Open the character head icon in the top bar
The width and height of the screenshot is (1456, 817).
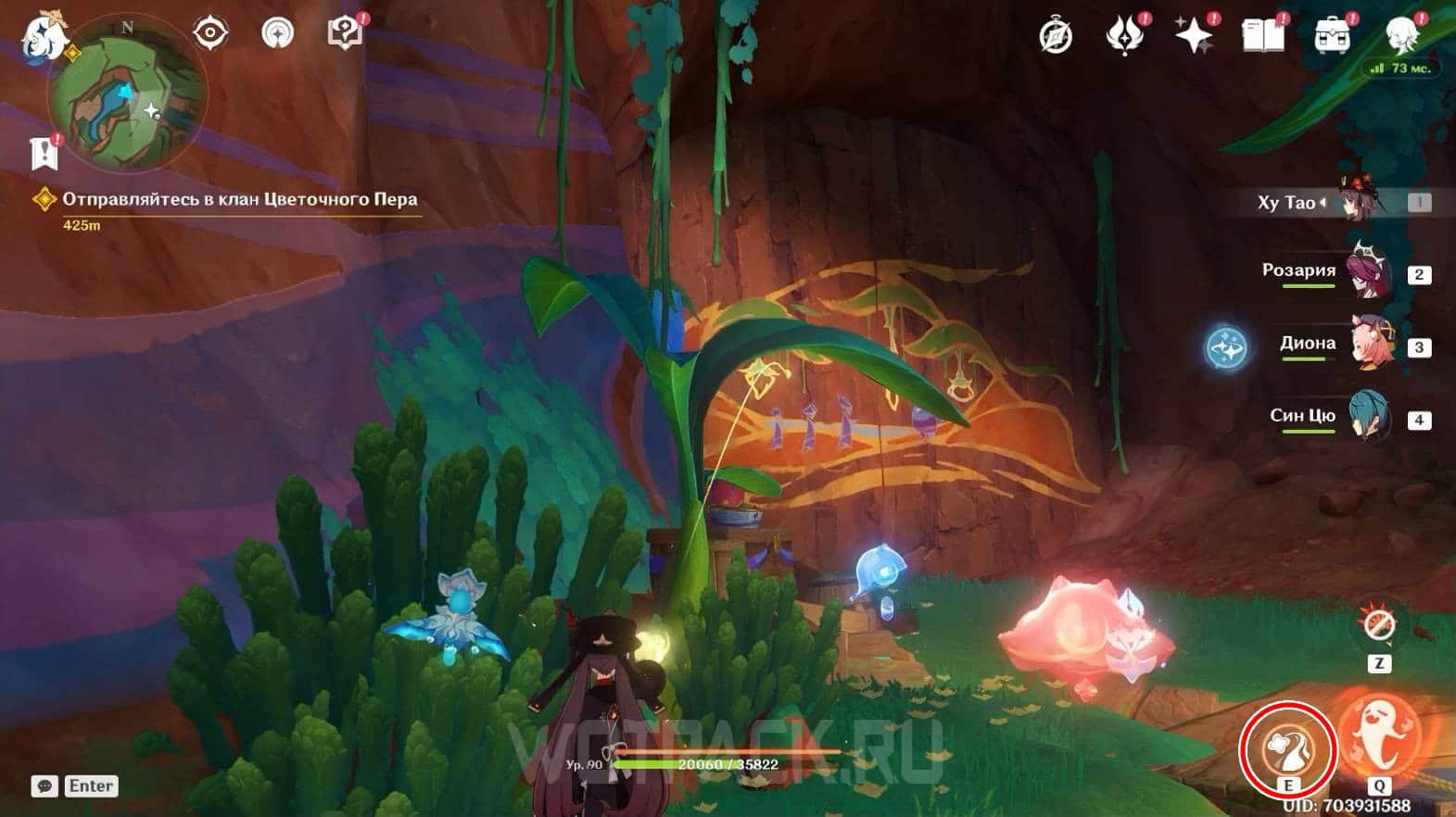tap(1401, 33)
